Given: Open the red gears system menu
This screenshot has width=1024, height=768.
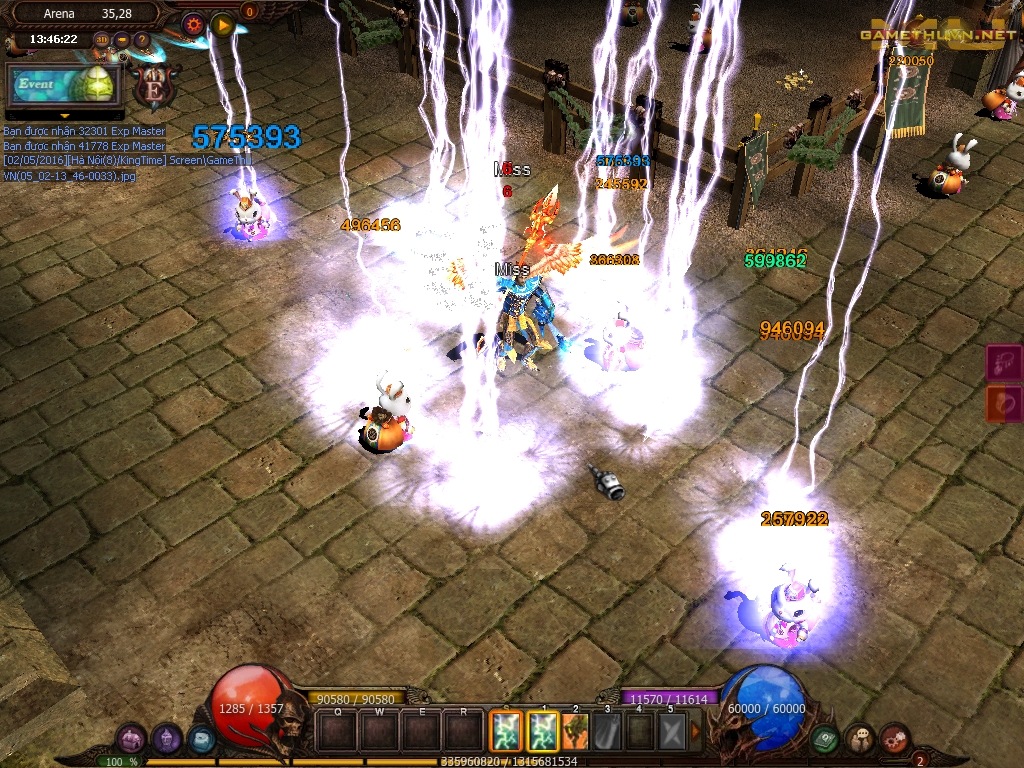Looking at the screenshot, I should click(x=895, y=739).
